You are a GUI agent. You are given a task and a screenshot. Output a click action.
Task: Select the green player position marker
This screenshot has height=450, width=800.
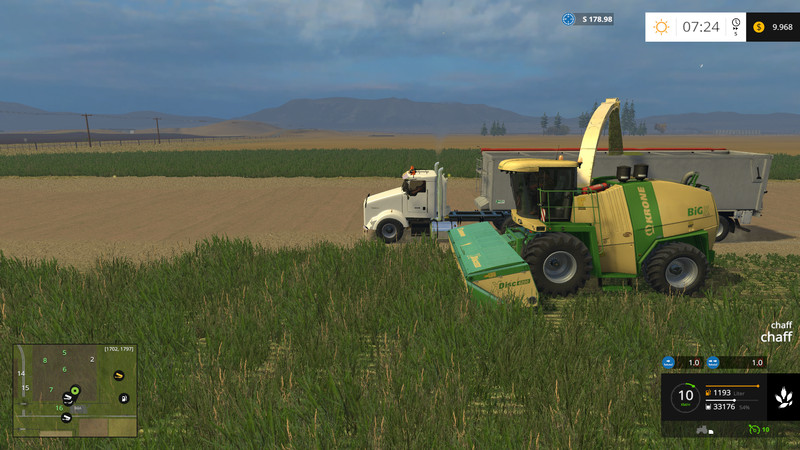coord(75,389)
